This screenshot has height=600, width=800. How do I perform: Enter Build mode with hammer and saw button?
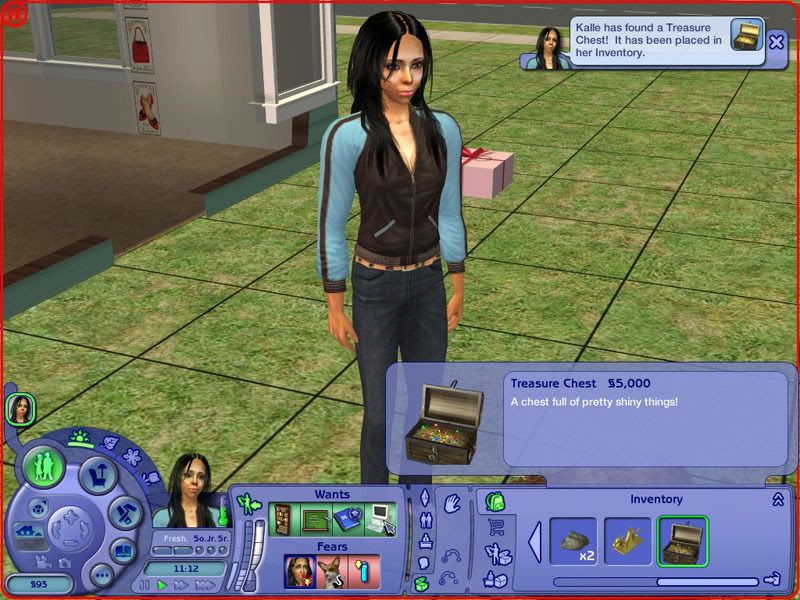pos(125,512)
